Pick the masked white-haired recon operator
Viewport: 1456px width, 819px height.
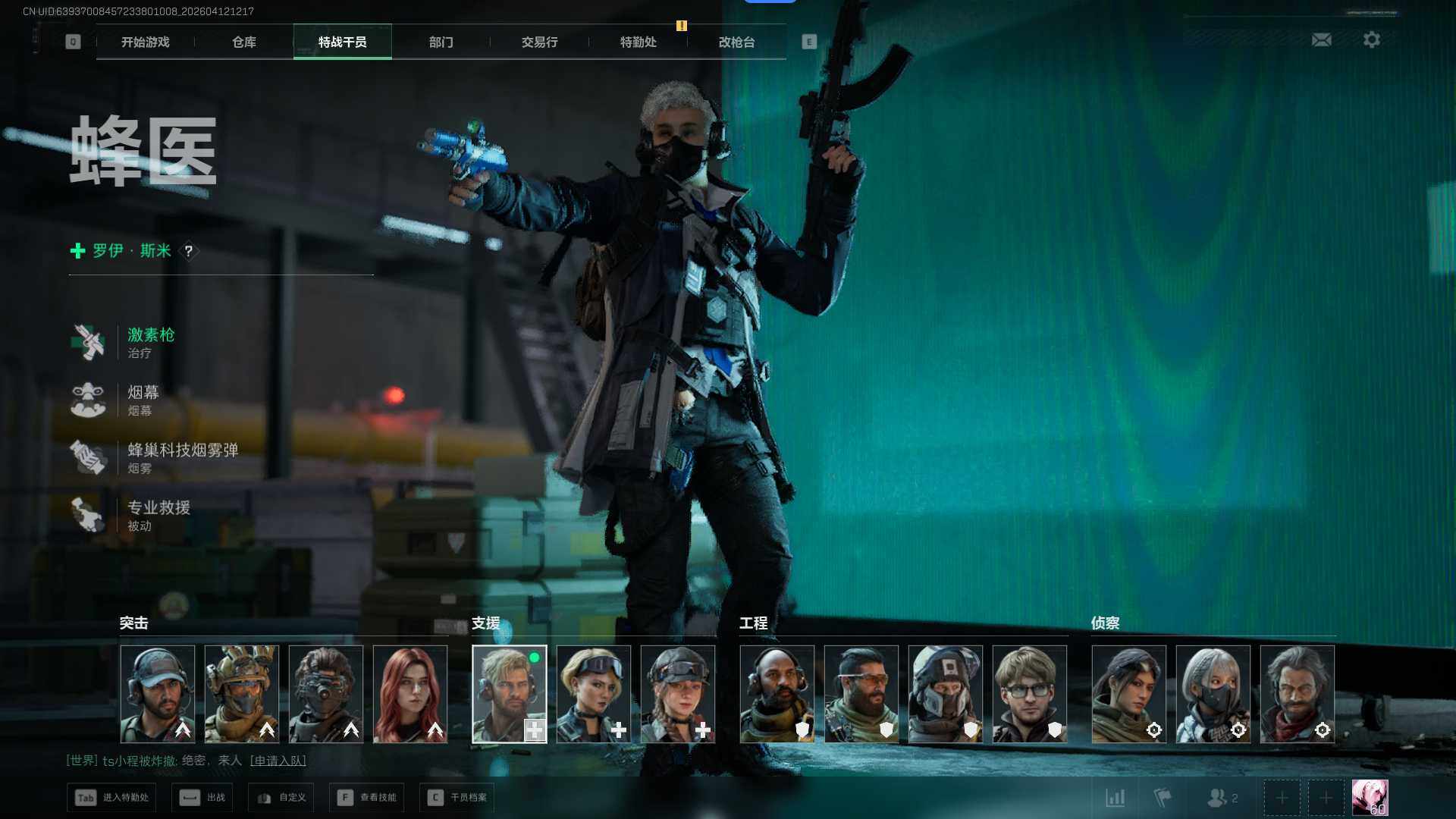pyautogui.click(x=1213, y=694)
